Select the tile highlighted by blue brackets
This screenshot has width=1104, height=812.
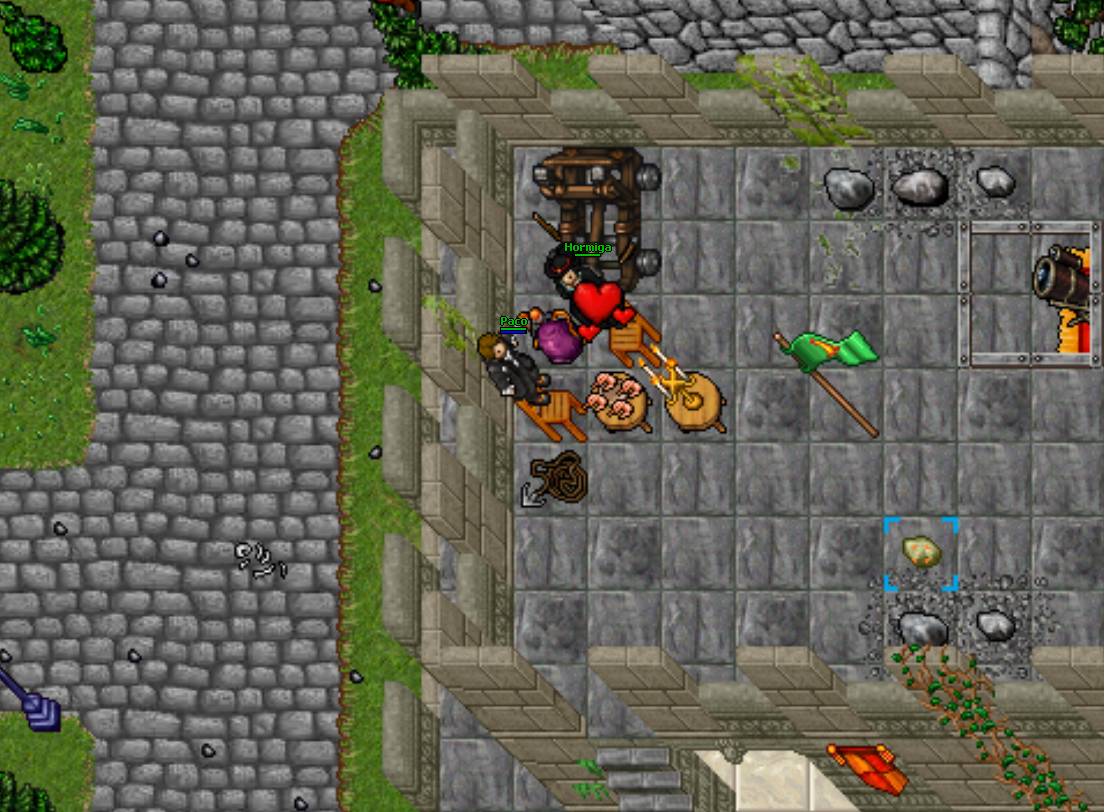click(x=921, y=553)
